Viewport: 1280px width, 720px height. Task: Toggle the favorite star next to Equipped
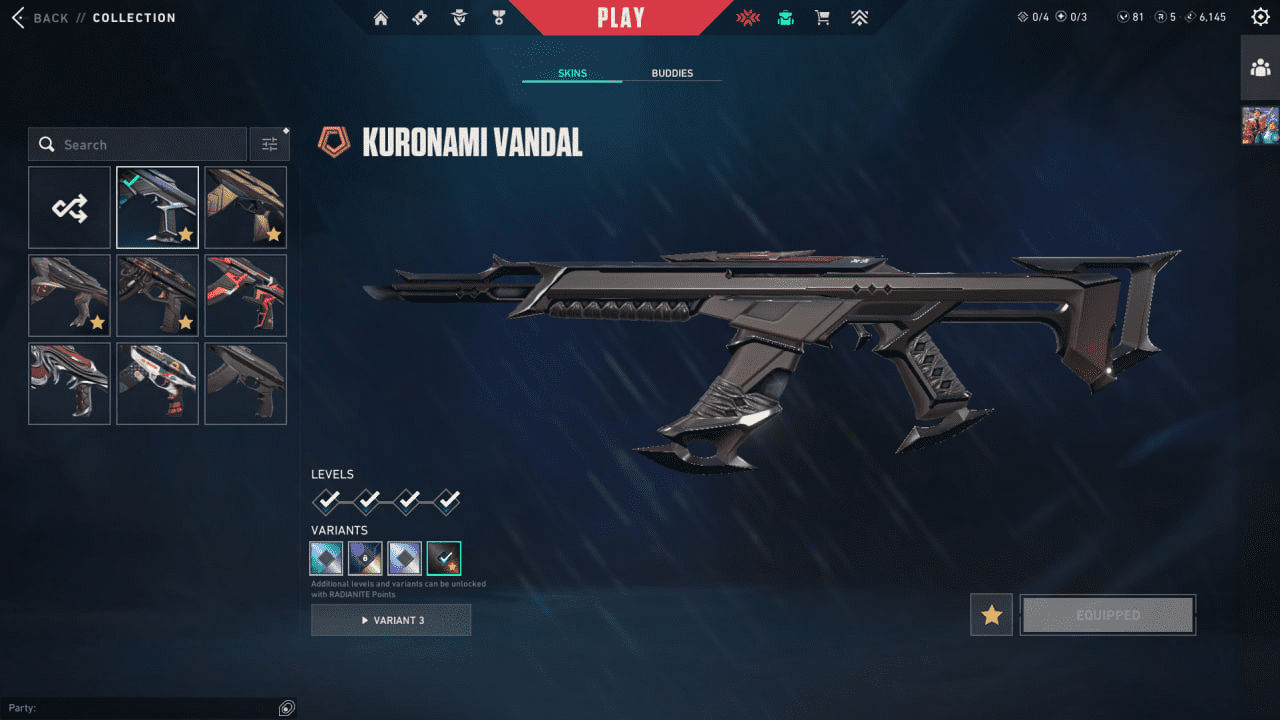(x=990, y=615)
